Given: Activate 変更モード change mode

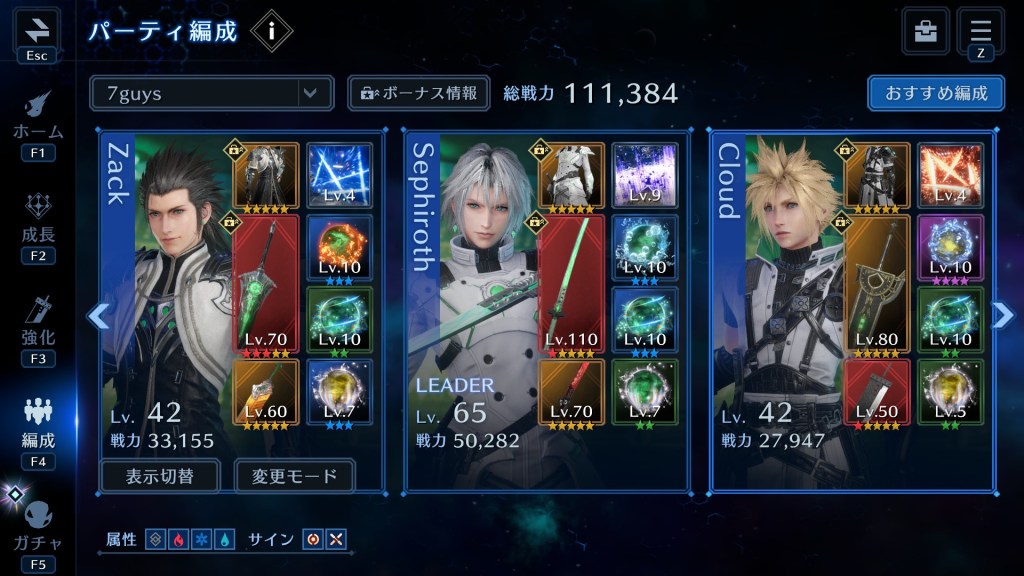Looking at the screenshot, I should (294, 476).
